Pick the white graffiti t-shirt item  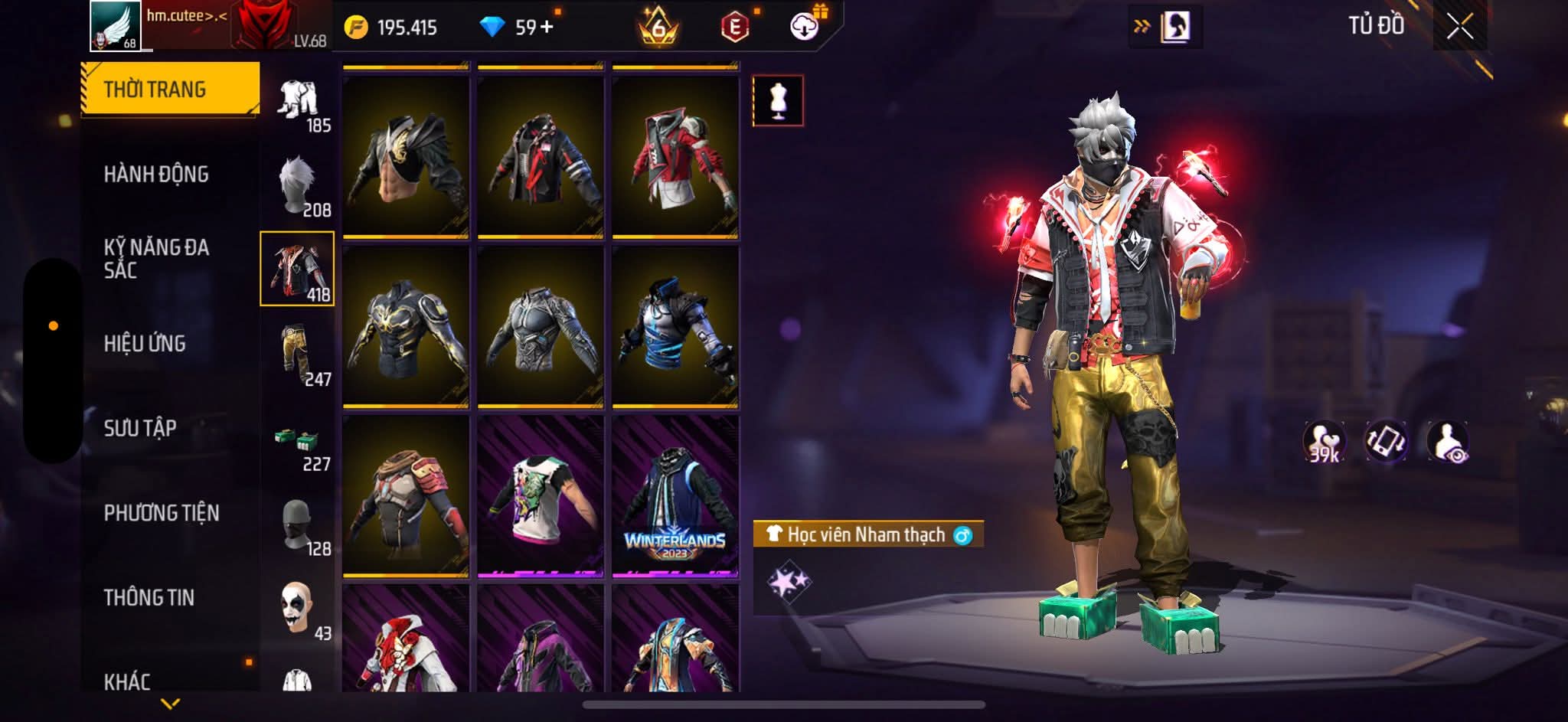pos(541,496)
